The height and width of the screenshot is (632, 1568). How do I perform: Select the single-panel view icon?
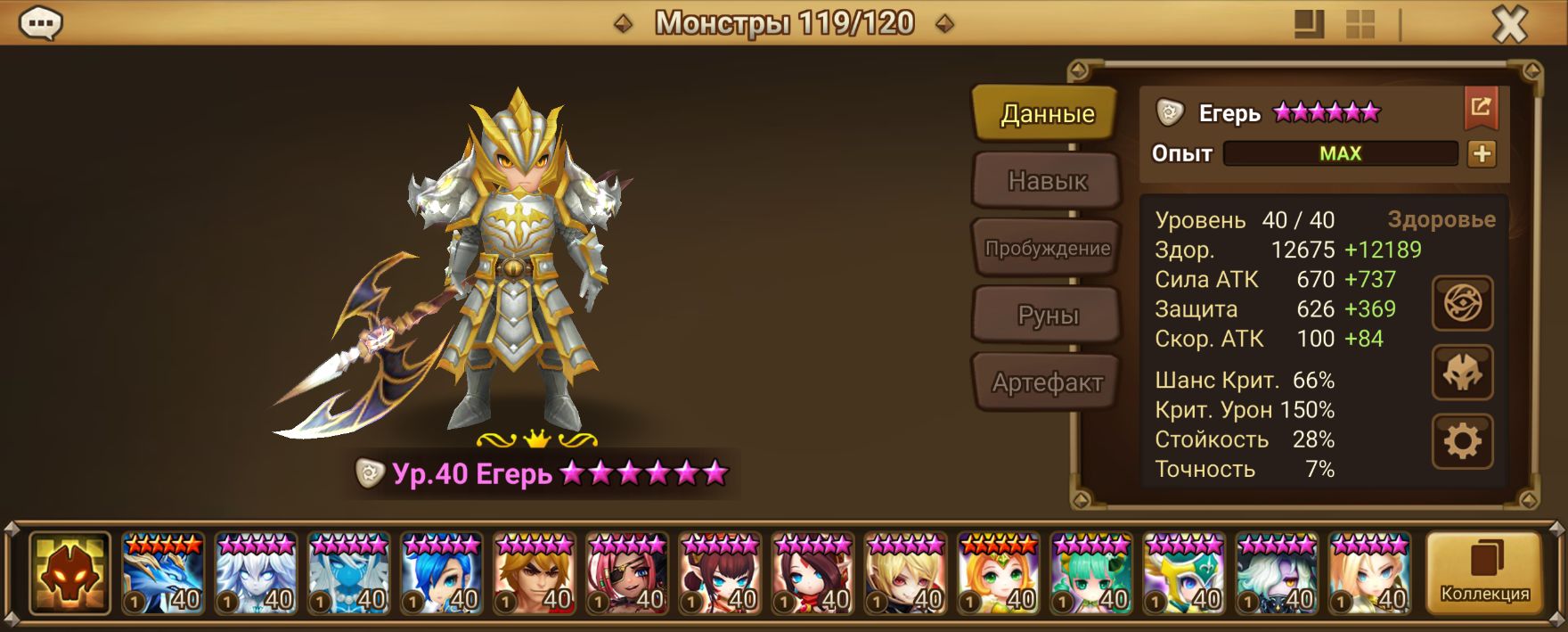(1308, 25)
